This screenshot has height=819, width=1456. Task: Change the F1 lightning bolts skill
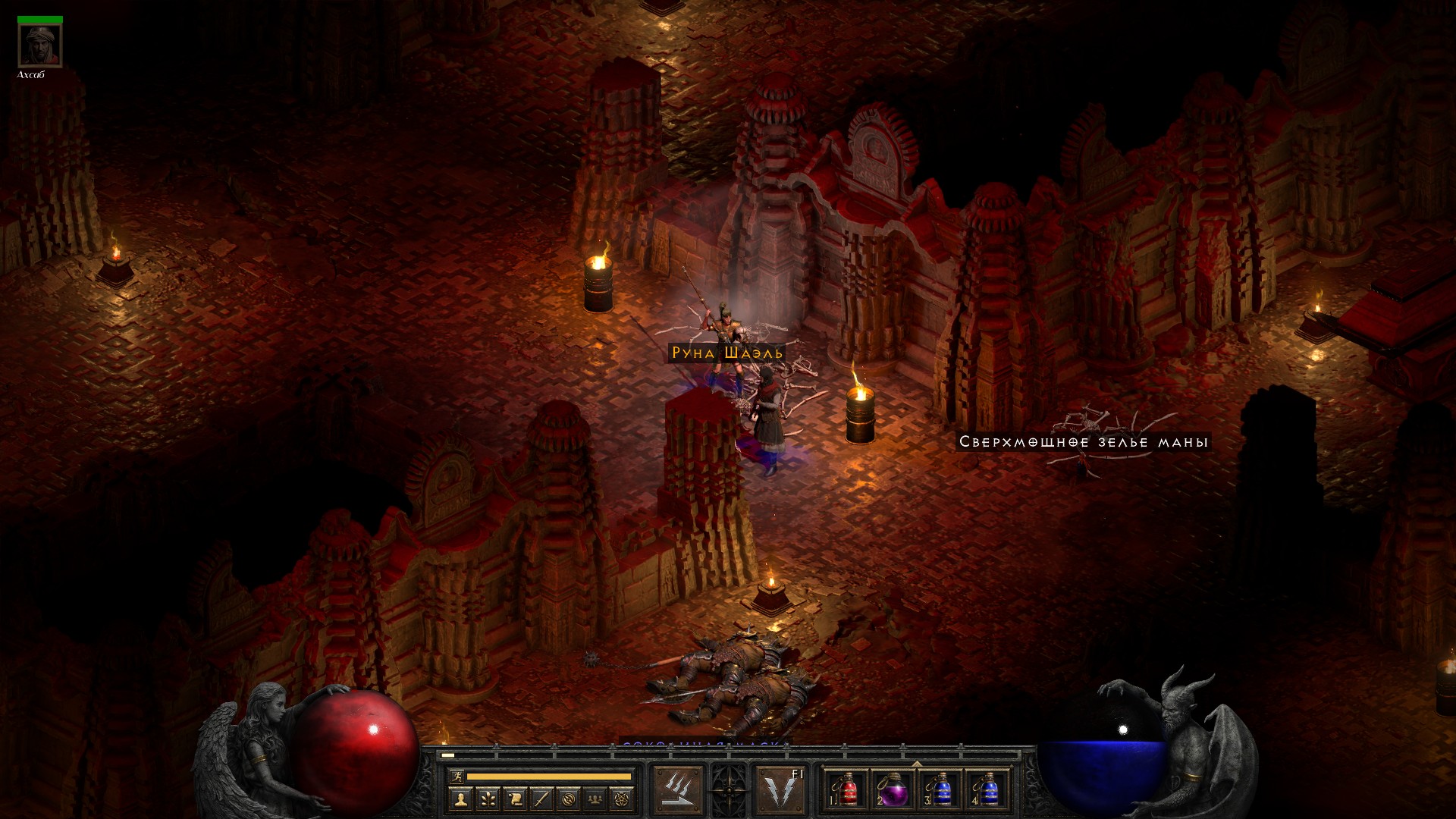coord(780,790)
